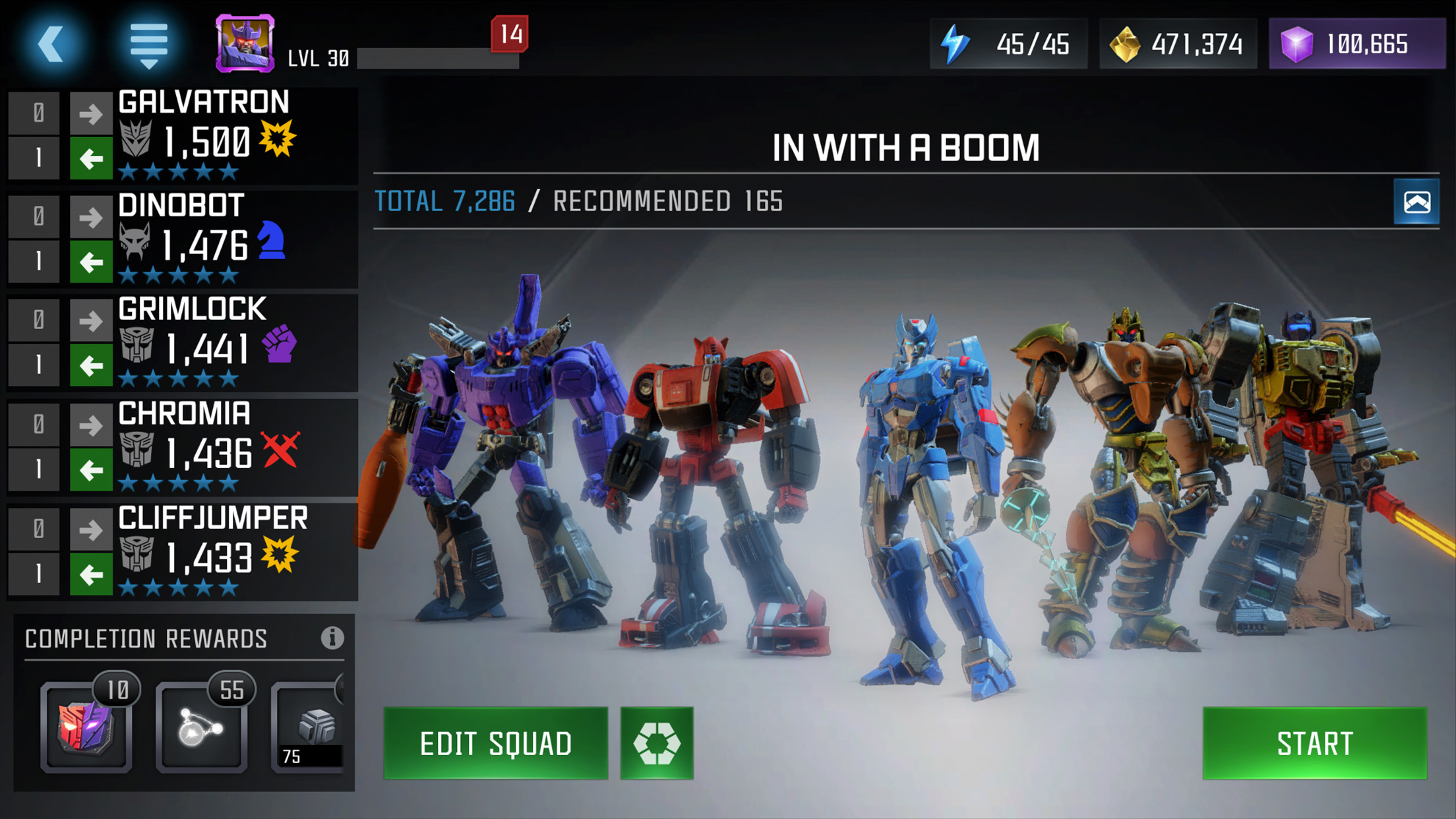Viewport: 1456px width, 819px height.
Task: Open the gold currency counter
Action: (1177, 44)
